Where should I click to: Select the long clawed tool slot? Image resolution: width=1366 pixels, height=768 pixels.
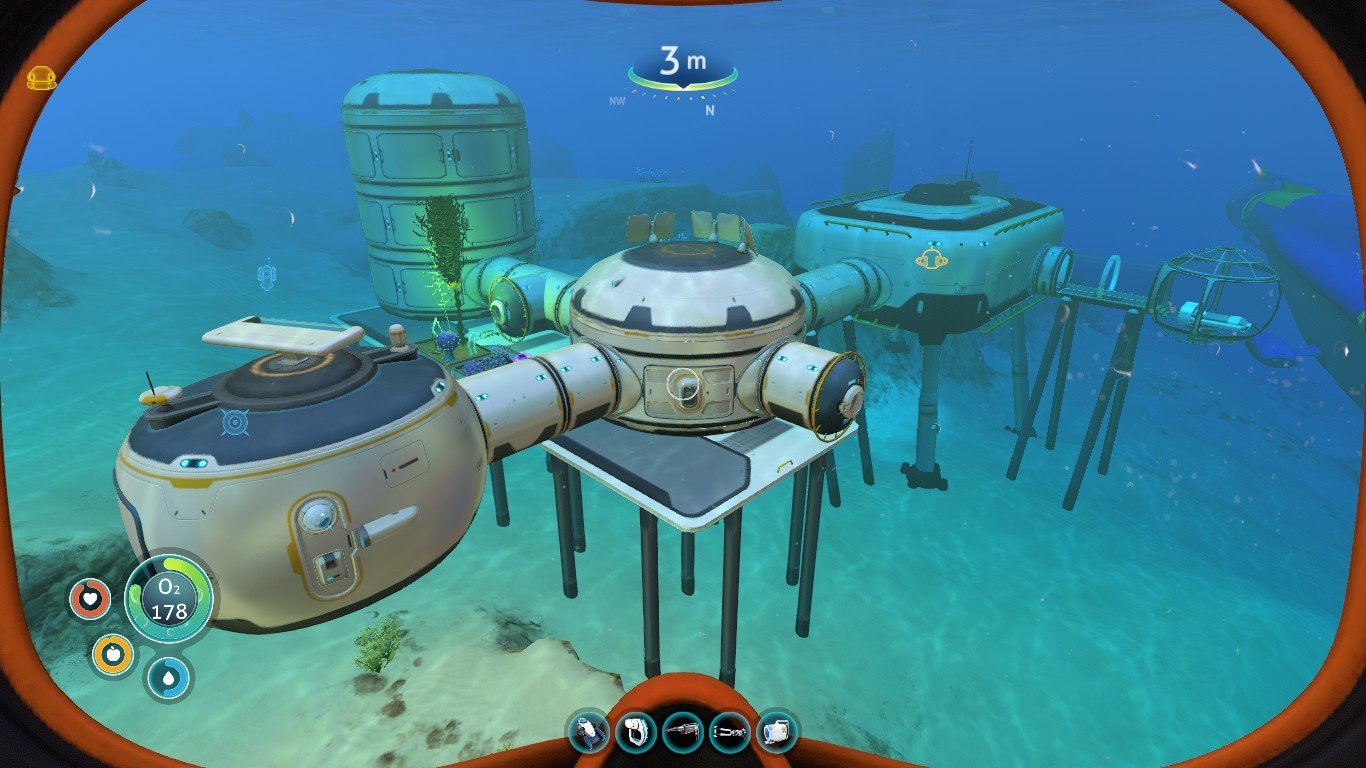click(730, 732)
